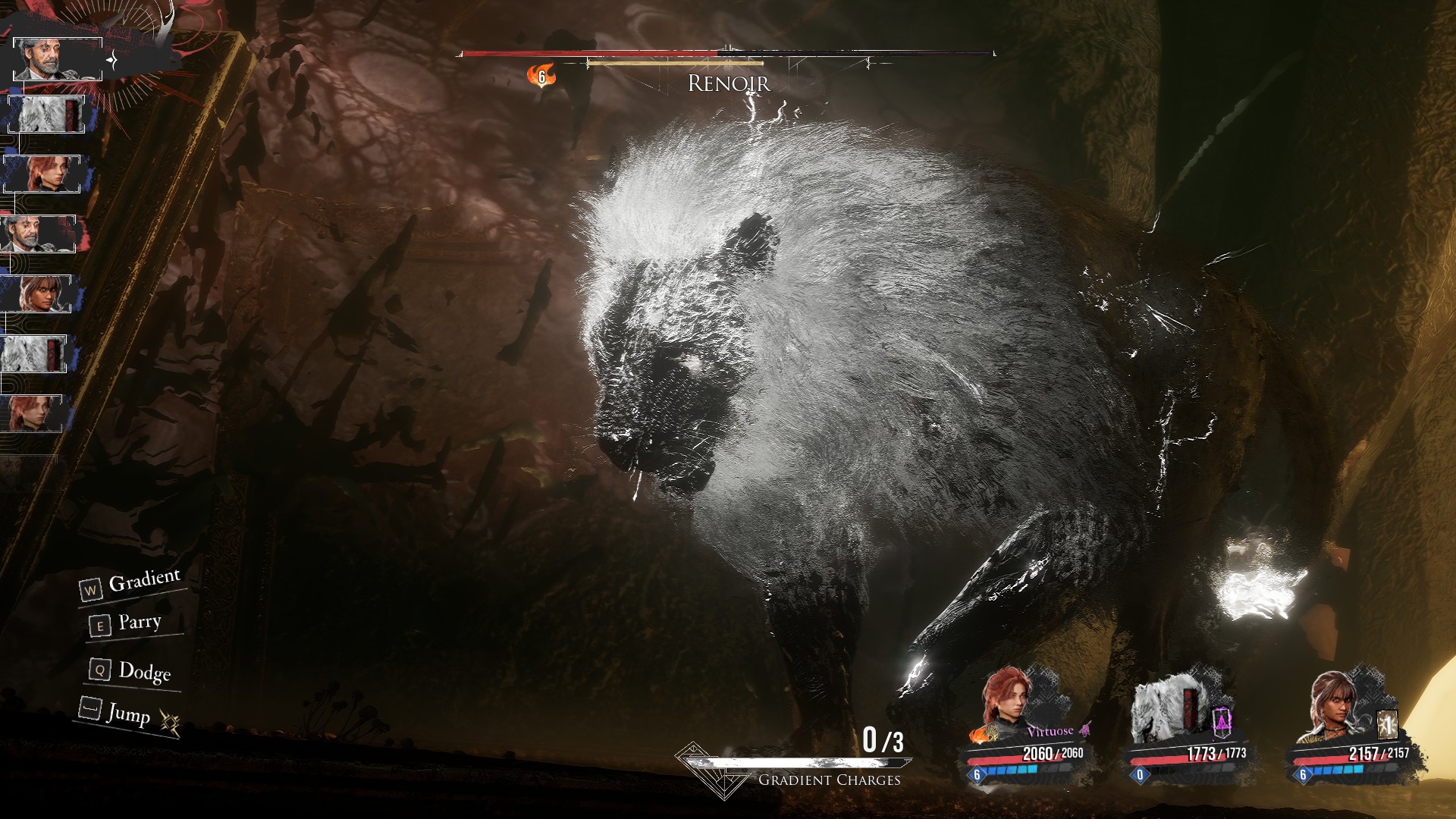Select Sciel's portrait in the turn order

point(36,293)
